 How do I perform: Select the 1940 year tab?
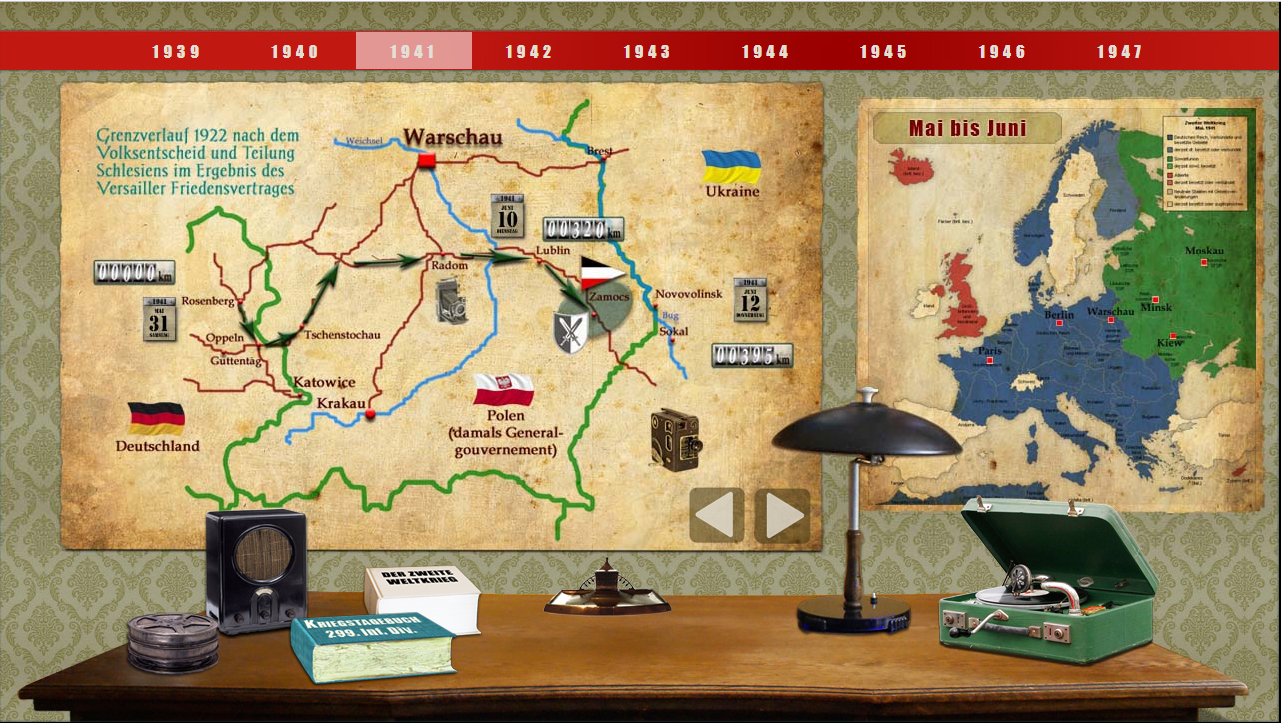[x=295, y=52]
